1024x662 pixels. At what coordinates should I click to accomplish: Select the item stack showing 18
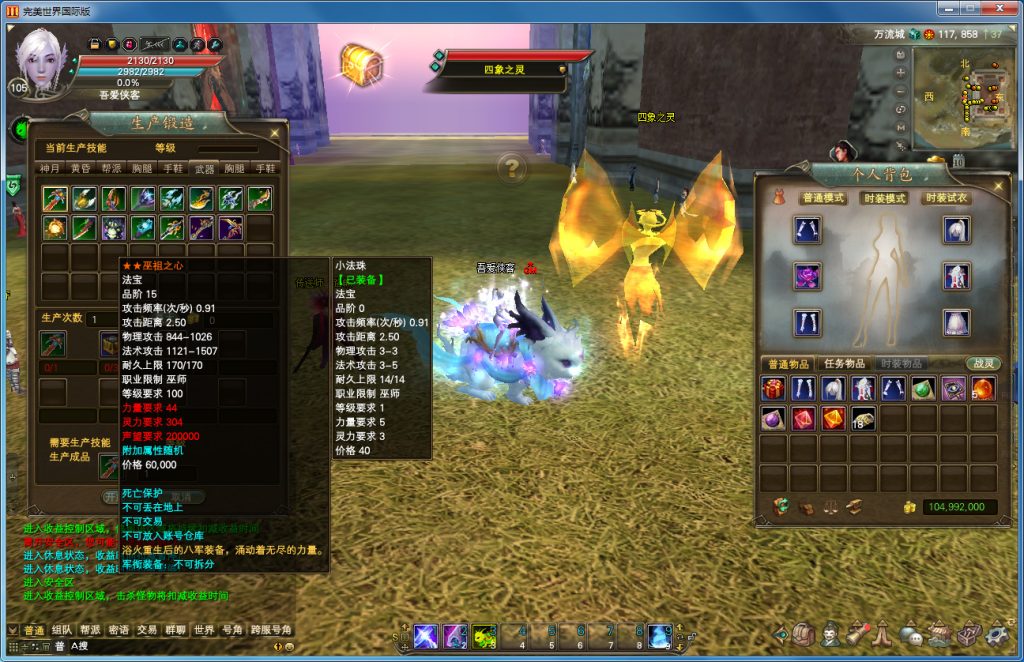pyautogui.click(x=863, y=419)
